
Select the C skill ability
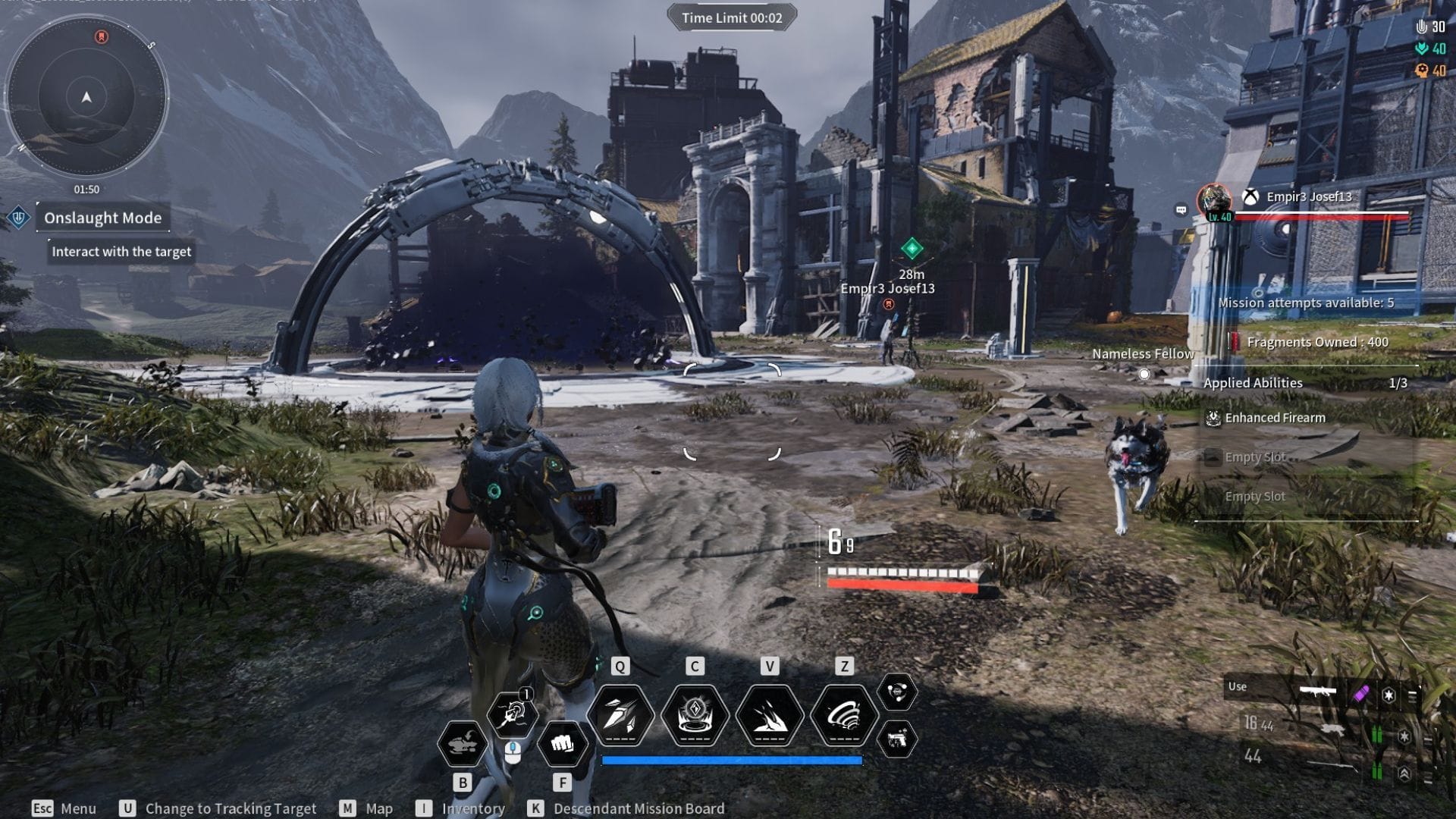point(694,714)
